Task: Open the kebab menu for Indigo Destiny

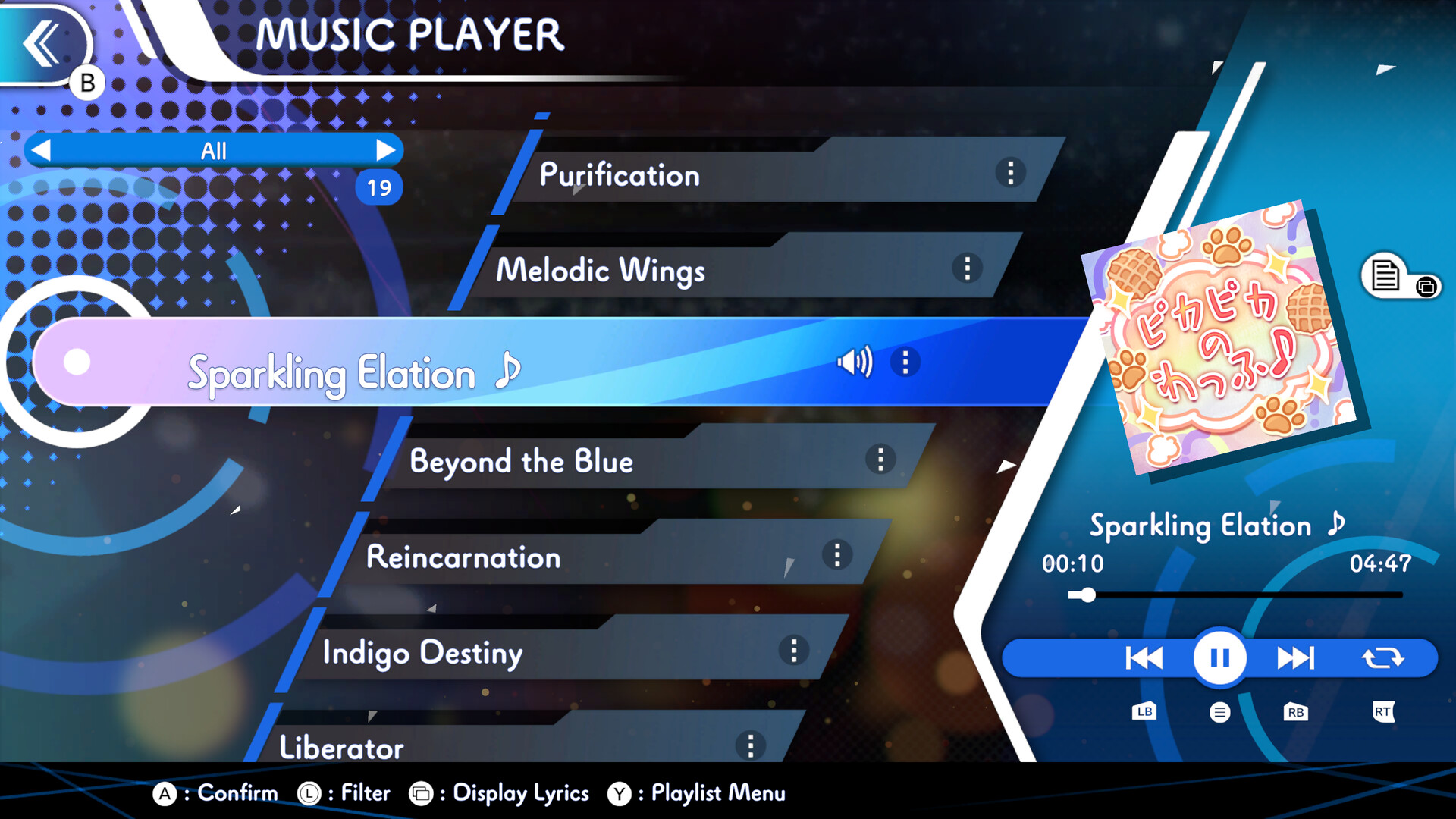Action: tap(794, 651)
